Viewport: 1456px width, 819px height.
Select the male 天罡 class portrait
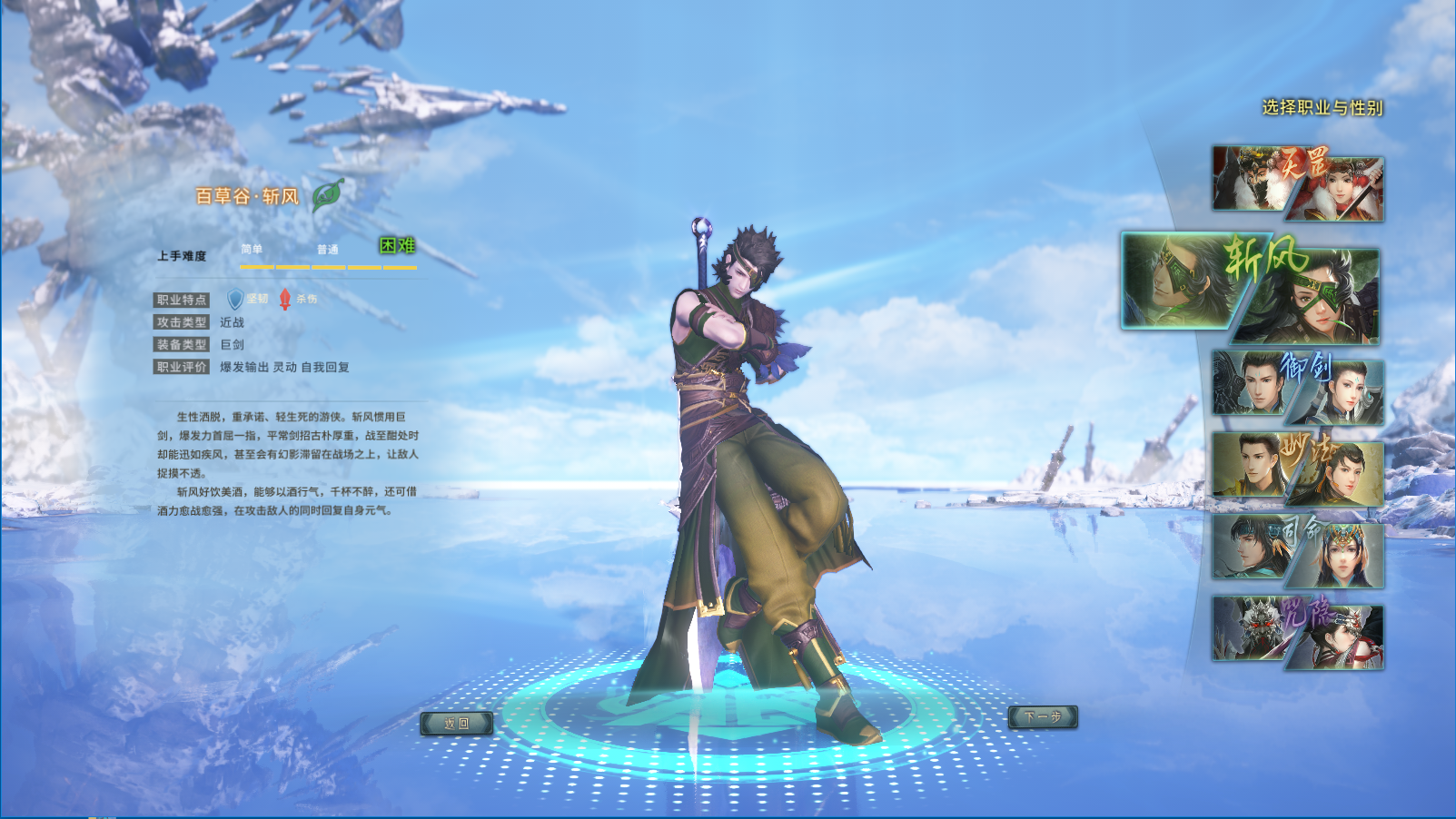(1247, 177)
